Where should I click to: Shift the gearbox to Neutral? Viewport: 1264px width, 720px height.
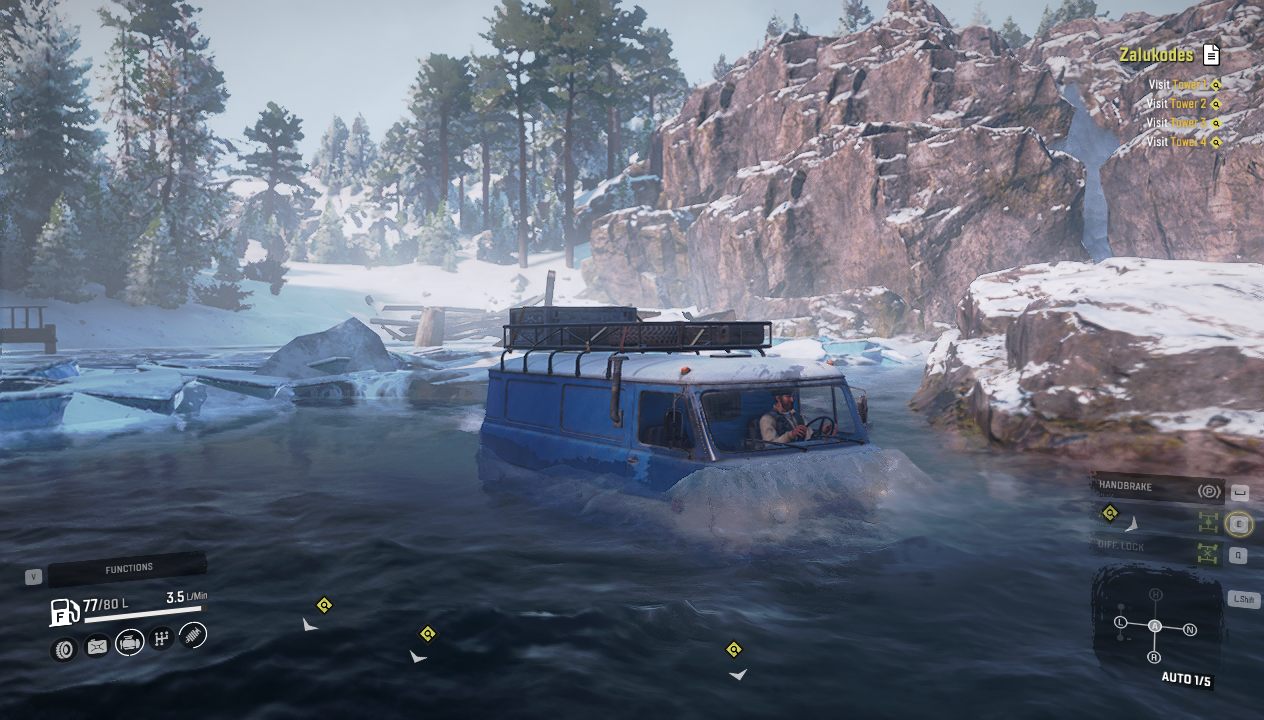click(1190, 630)
